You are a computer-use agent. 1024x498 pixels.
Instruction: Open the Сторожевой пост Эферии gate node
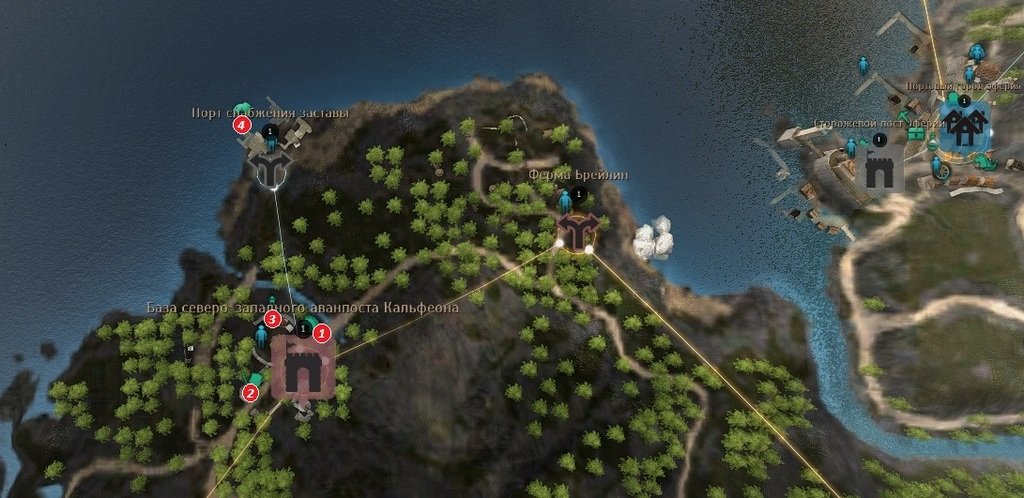(881, 168)
